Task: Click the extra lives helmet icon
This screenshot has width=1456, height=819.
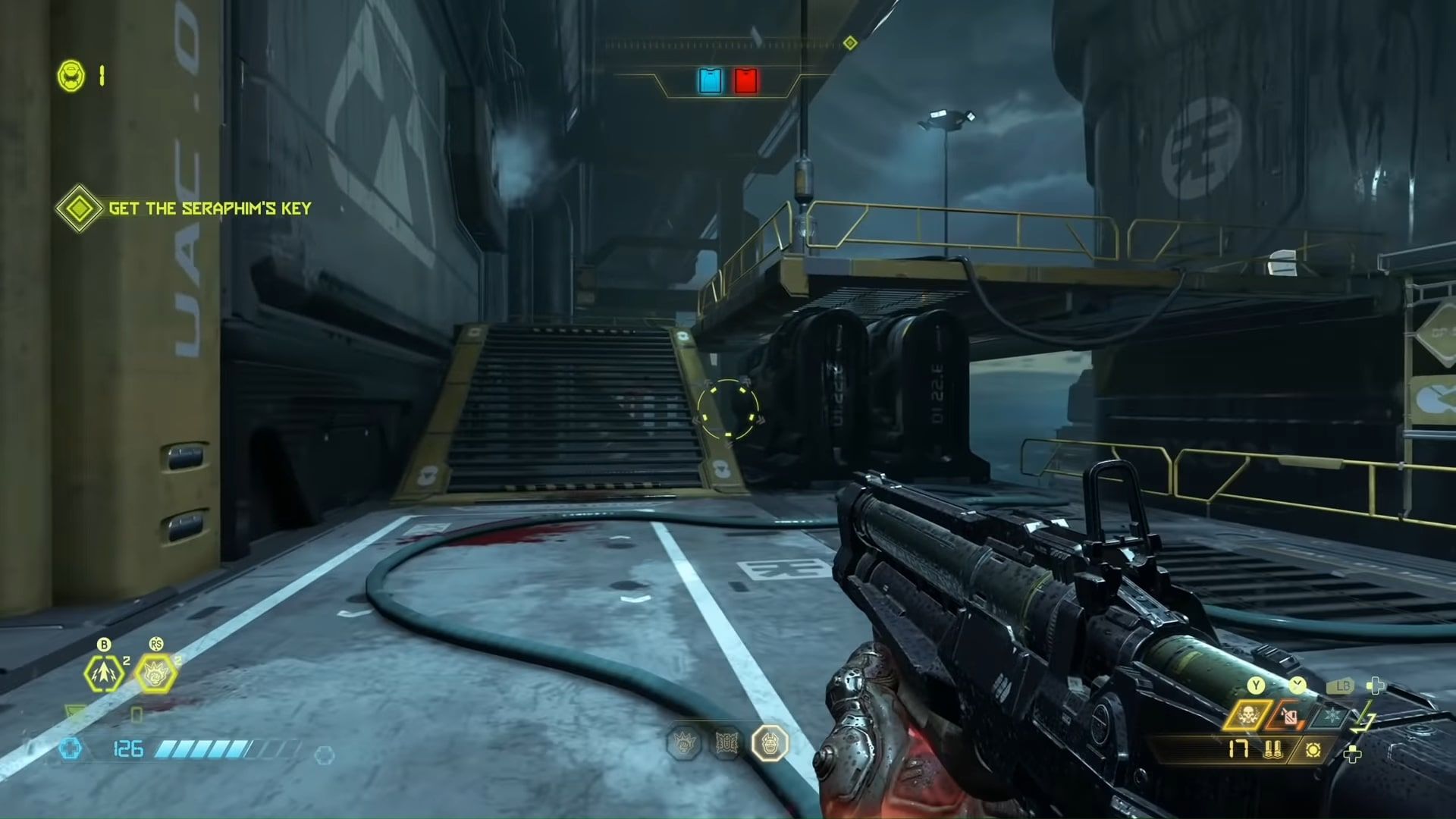Action: click(x=71, y=76)
